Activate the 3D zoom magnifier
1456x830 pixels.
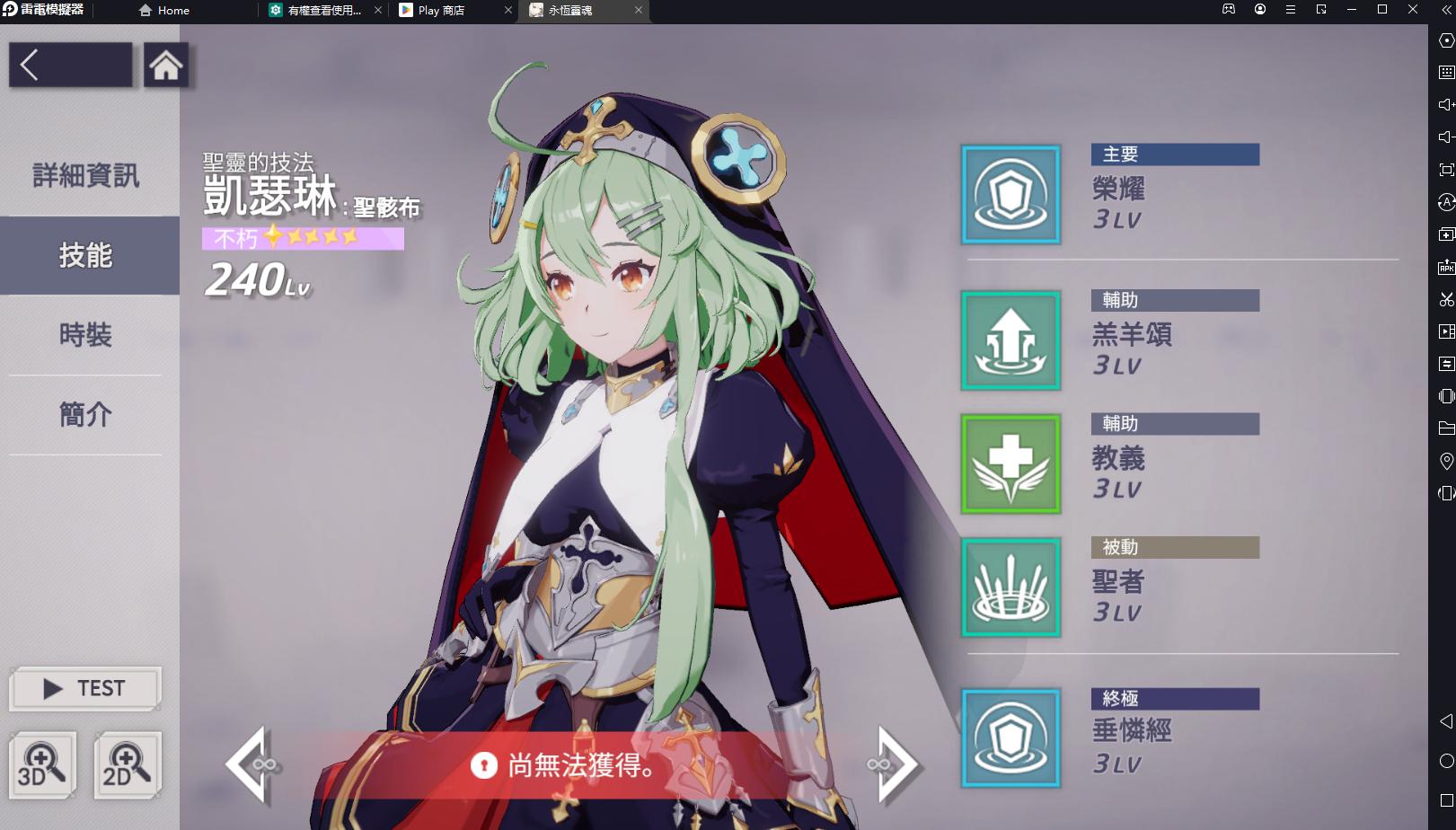42,764
